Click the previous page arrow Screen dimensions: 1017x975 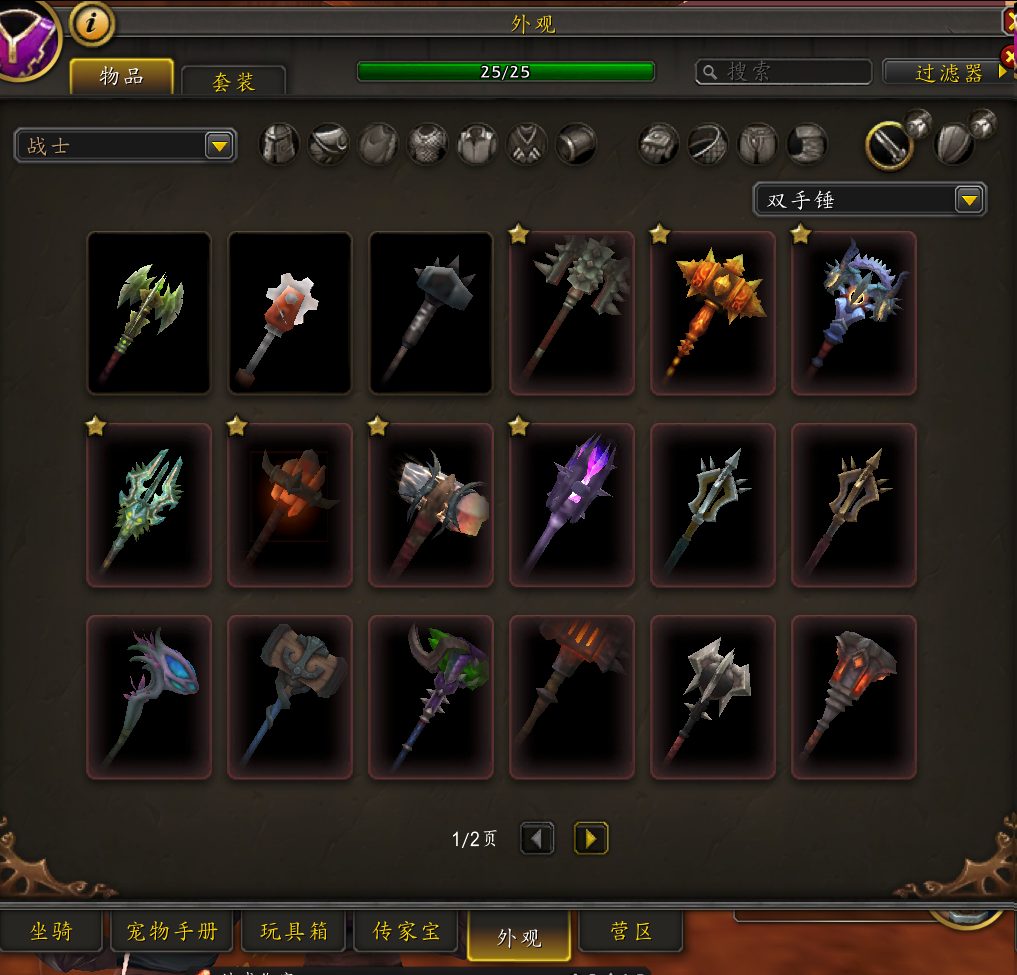(537, 838)
